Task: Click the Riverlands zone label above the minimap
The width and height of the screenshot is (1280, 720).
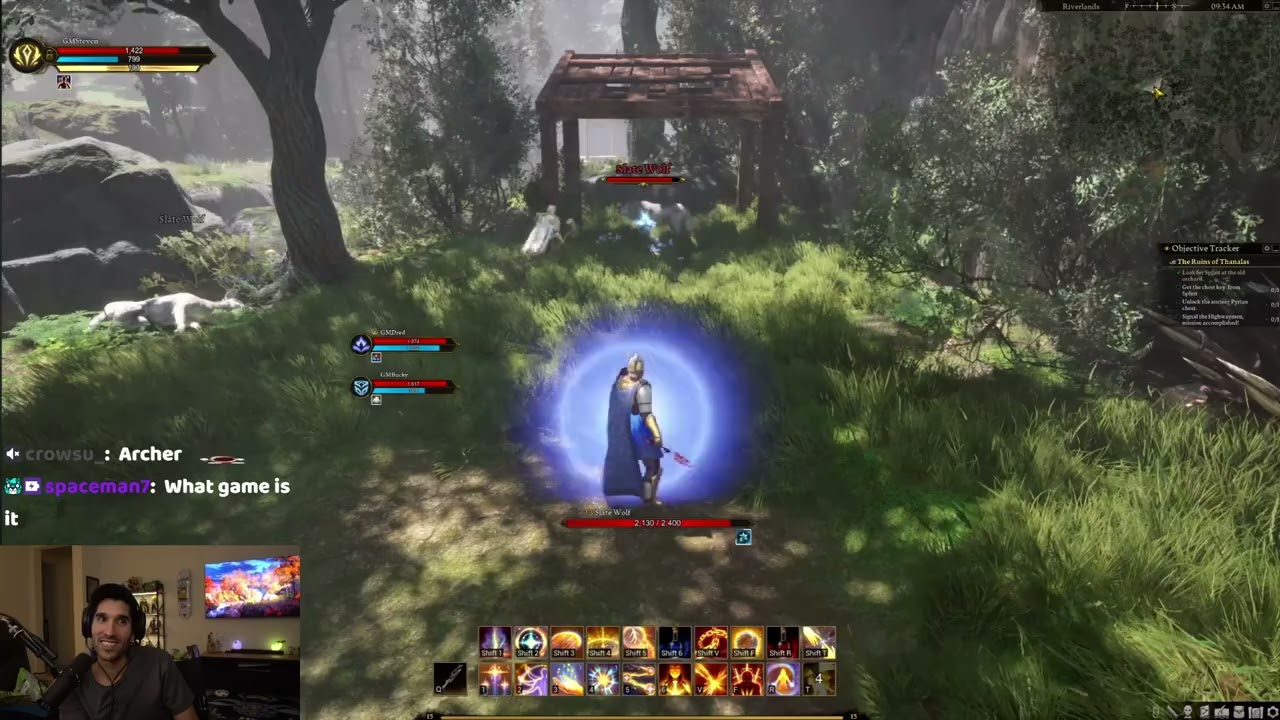Action: click(1081, 6)
